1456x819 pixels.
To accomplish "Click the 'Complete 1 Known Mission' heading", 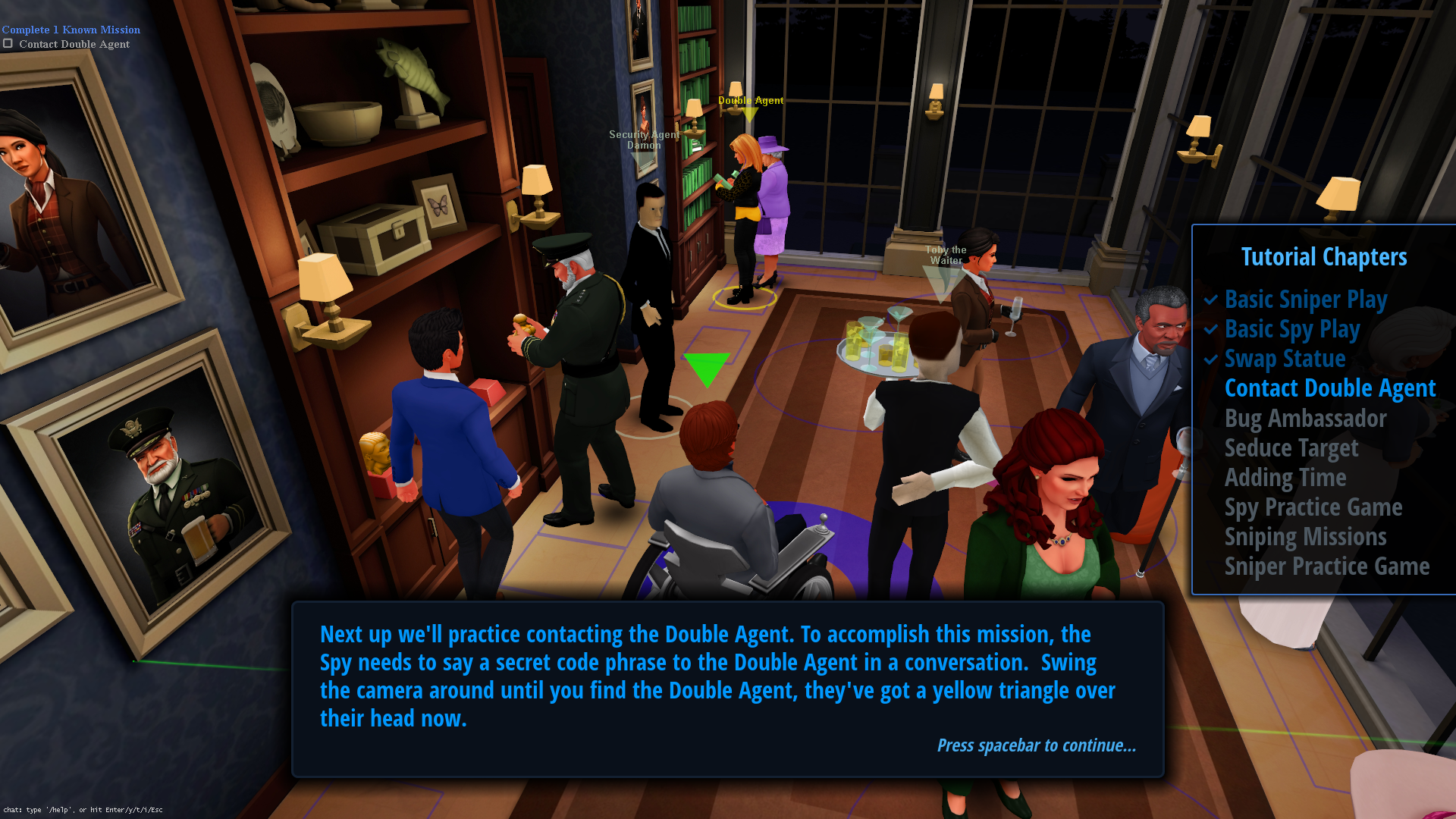I will point(71,29).
